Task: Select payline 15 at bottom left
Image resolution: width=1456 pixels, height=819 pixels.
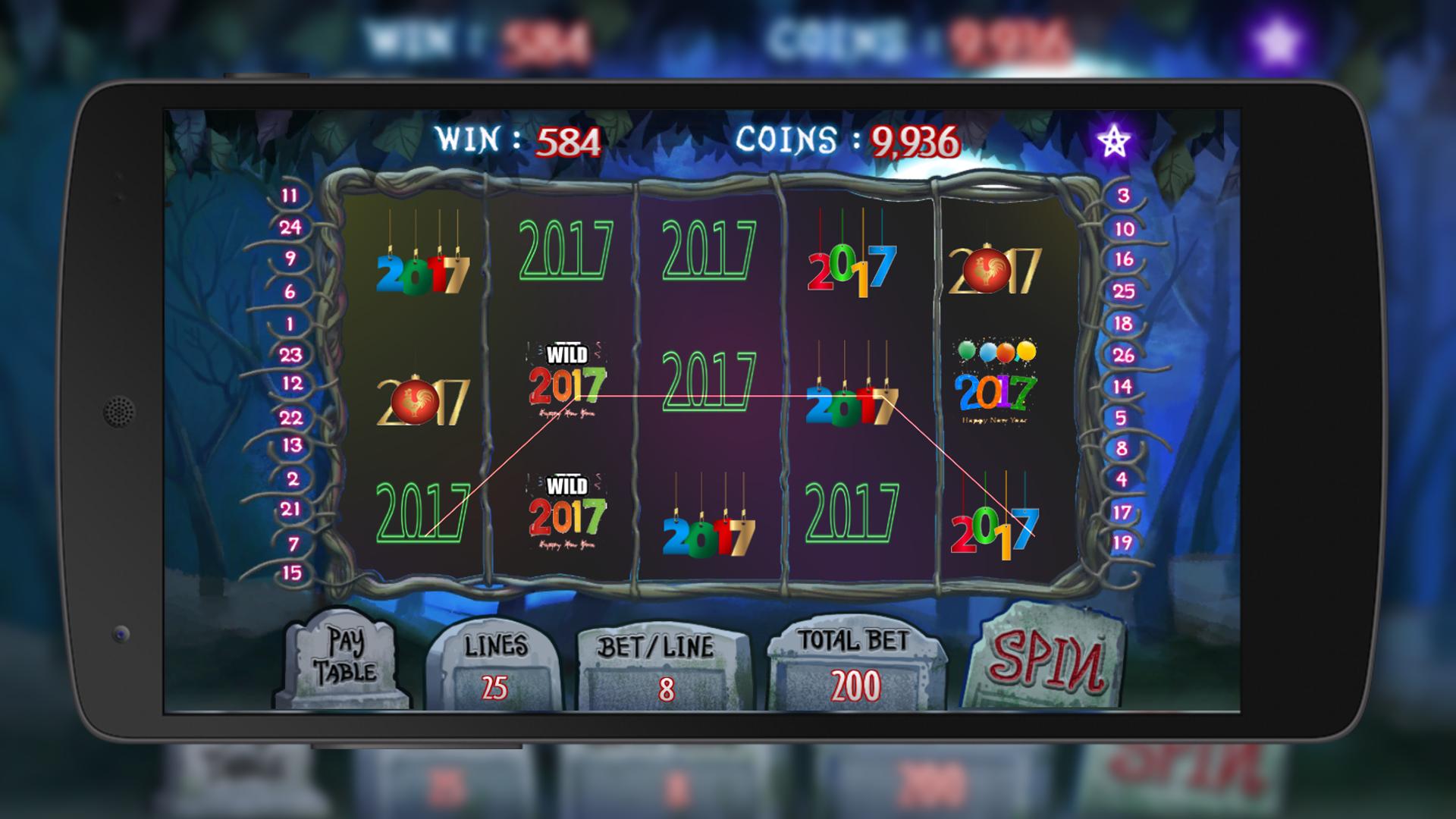Action: pos(288,574)
